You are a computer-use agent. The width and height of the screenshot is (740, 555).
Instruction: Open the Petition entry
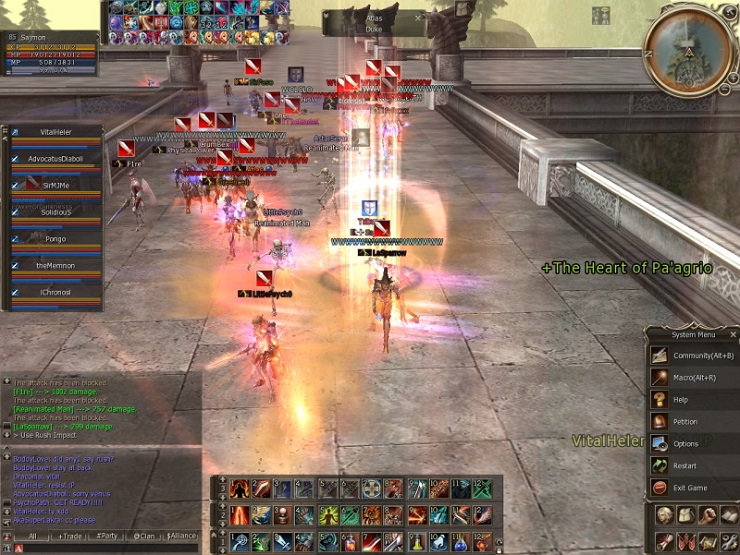[692, 421]
